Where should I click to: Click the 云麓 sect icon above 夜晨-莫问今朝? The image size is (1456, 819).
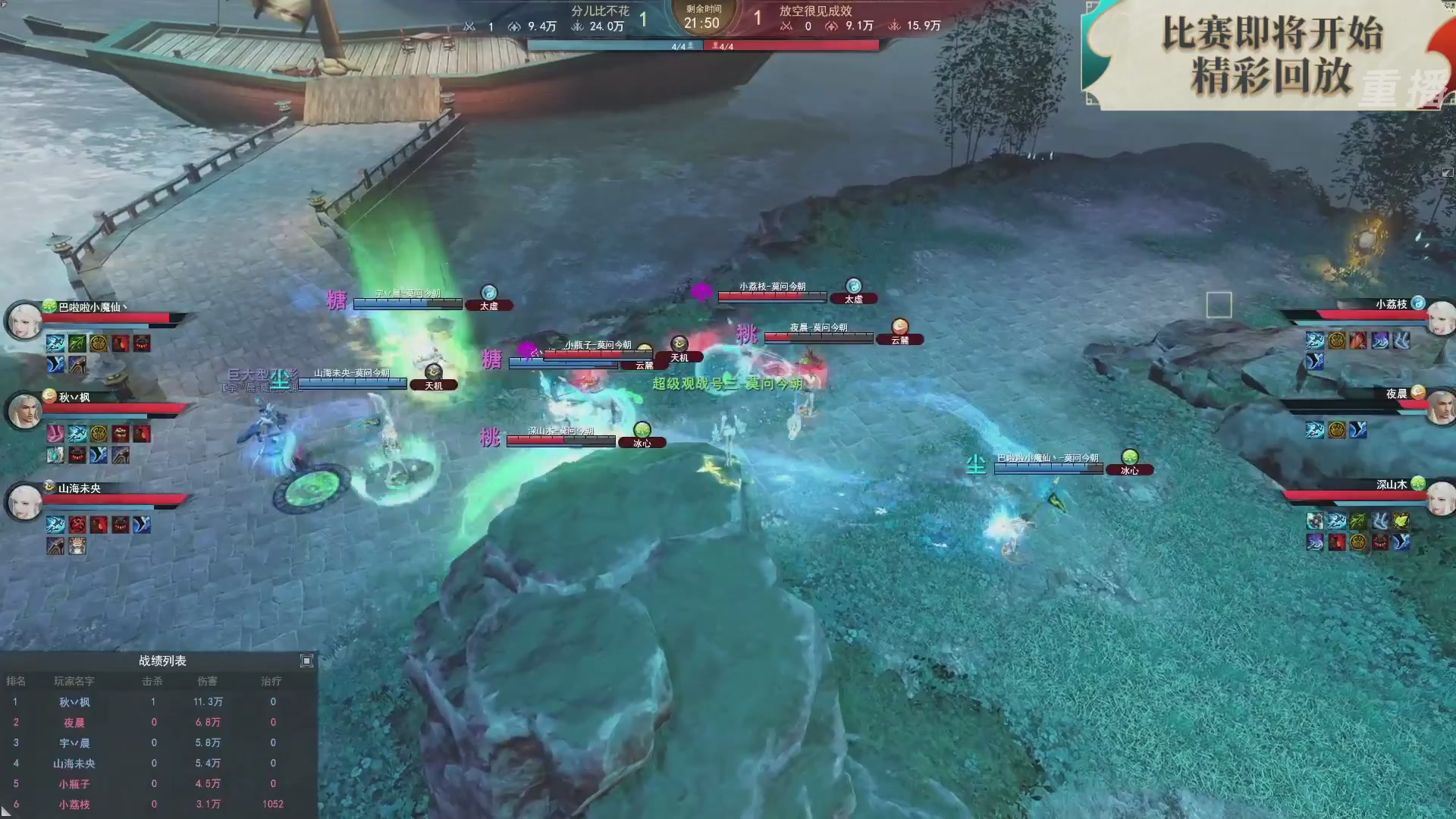[x=899, y=328]
